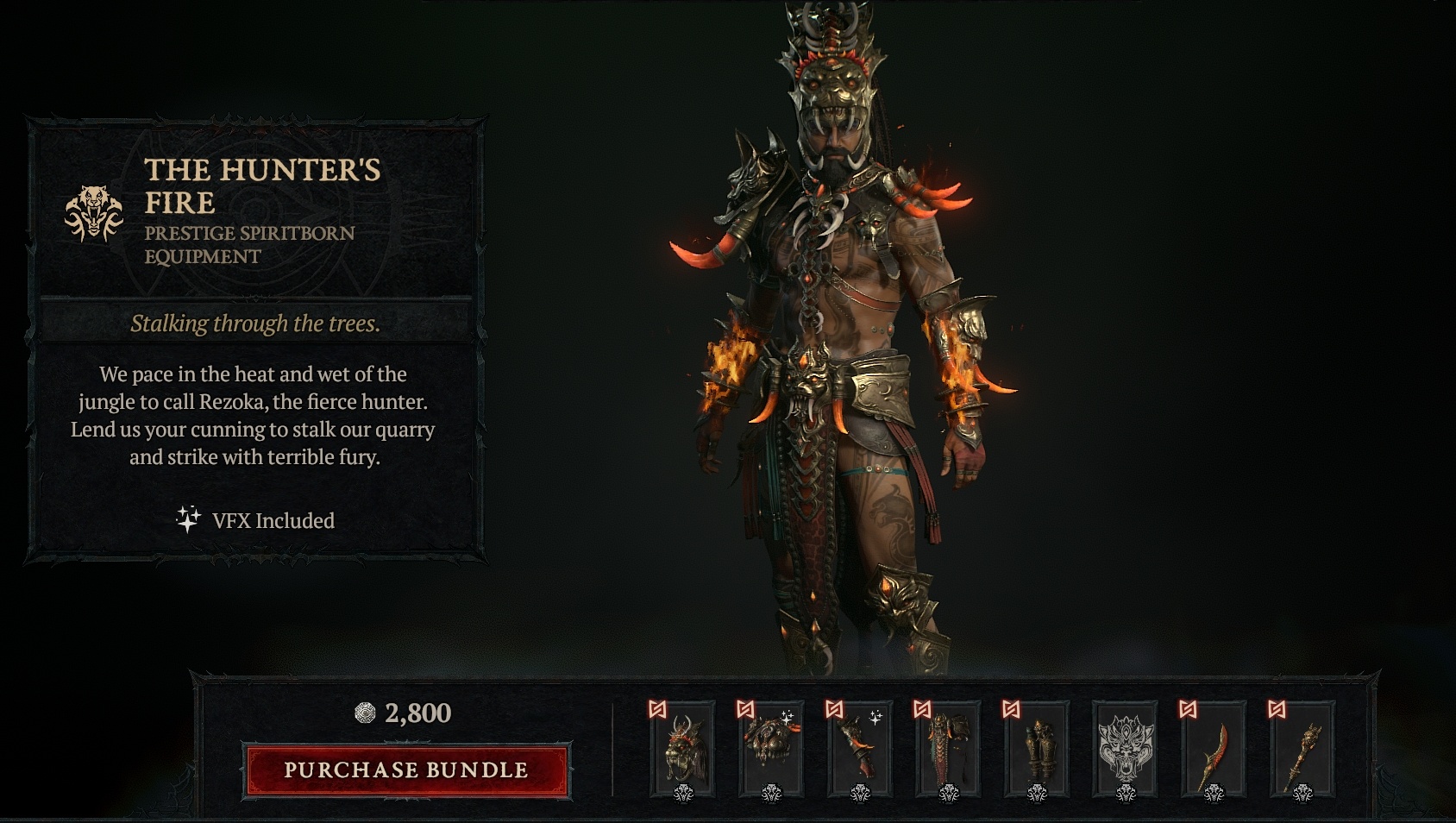Click the sparkle marker on the glove item tile
Viewport: 1456px width, 823px height.
click(875, 718)
